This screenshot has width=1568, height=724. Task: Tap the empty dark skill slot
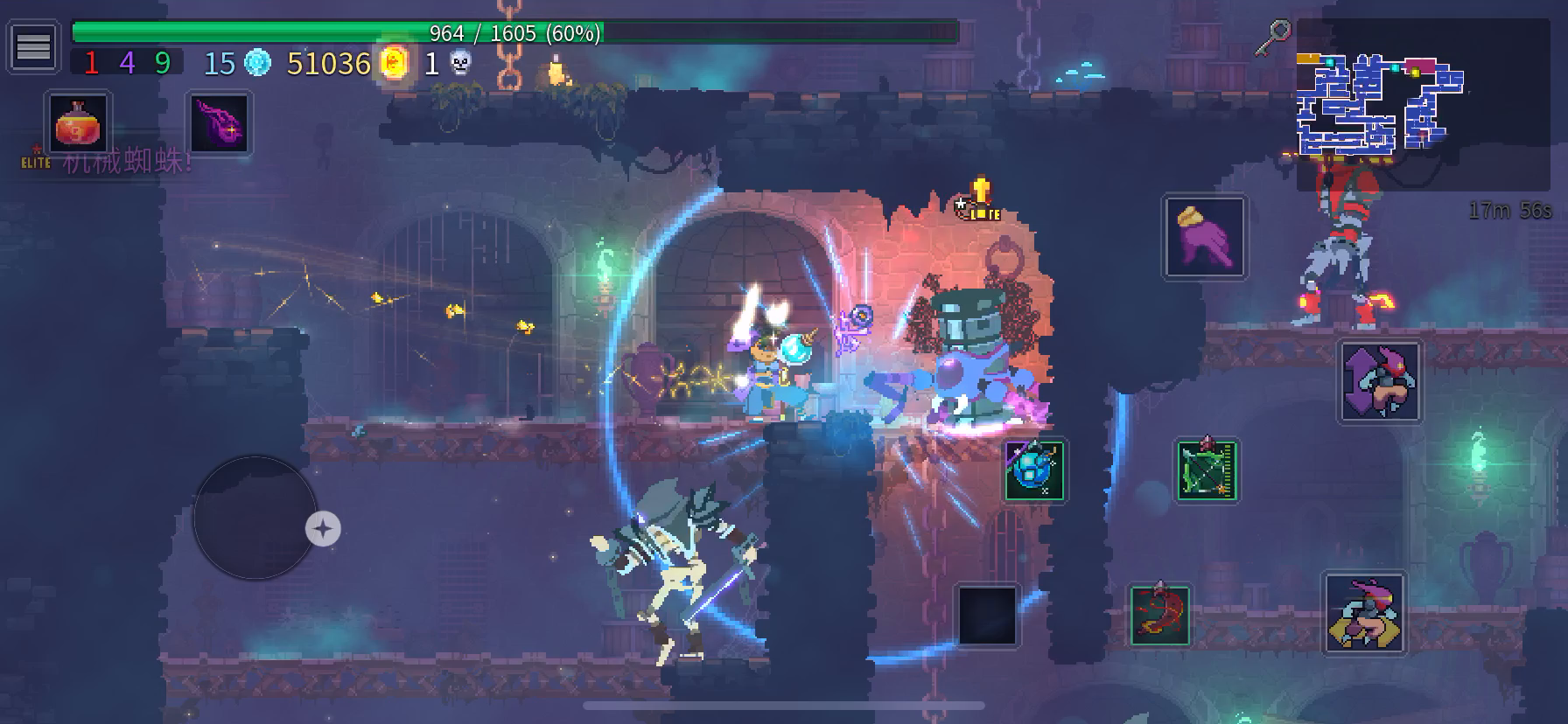coord(987,616)
